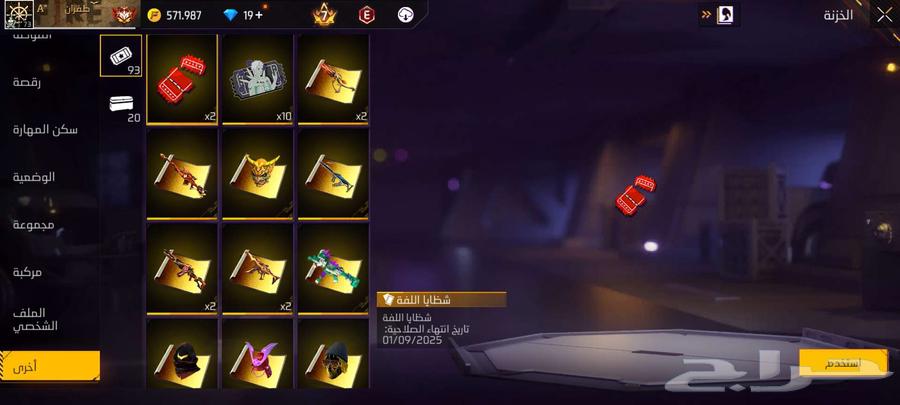Select the pink horned helmet item
Viewport: 900px width, 405px height.
pos(258,358)
